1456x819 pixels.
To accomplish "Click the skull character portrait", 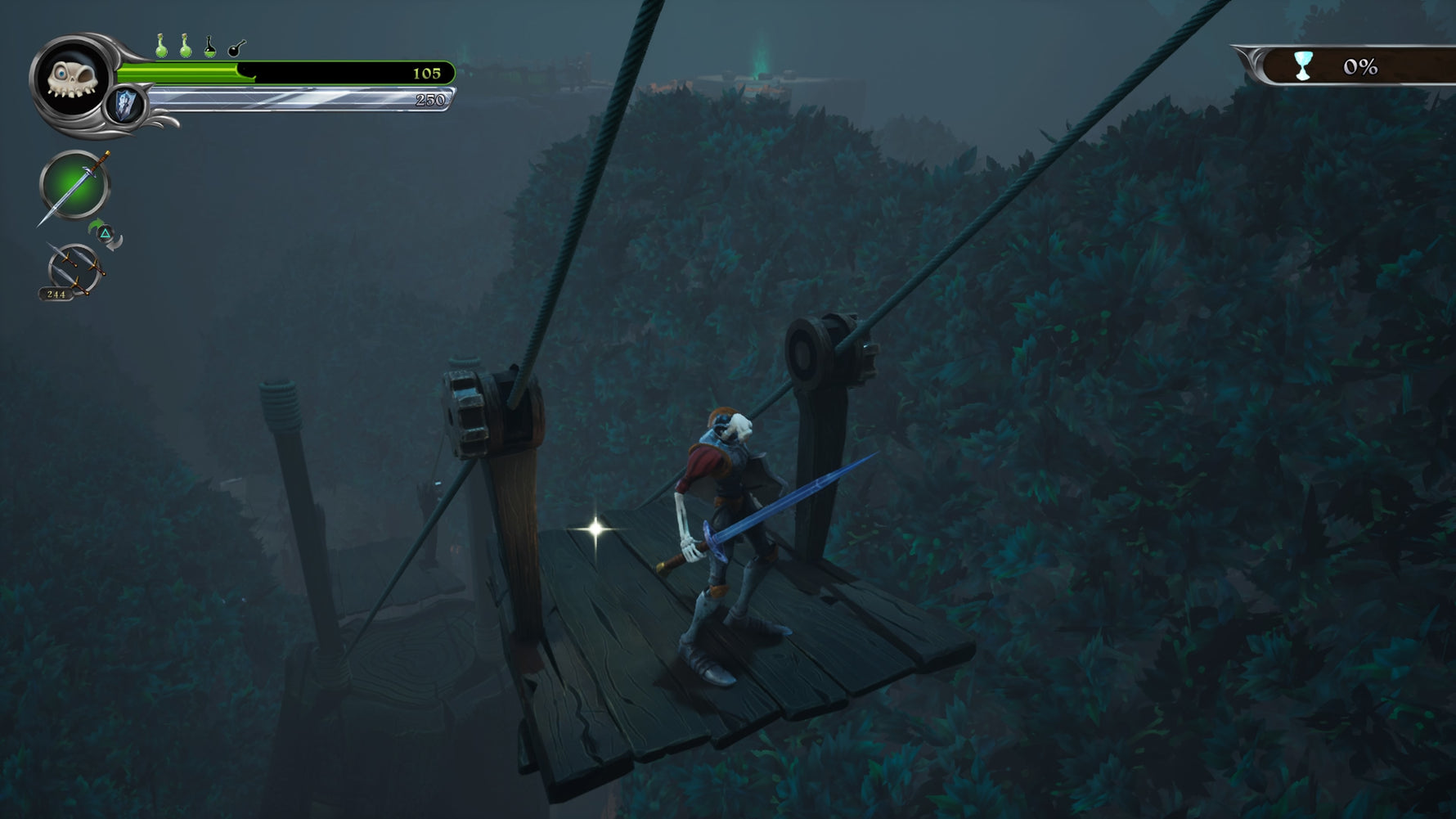I will pyautogui.click(x=72, y=79).
